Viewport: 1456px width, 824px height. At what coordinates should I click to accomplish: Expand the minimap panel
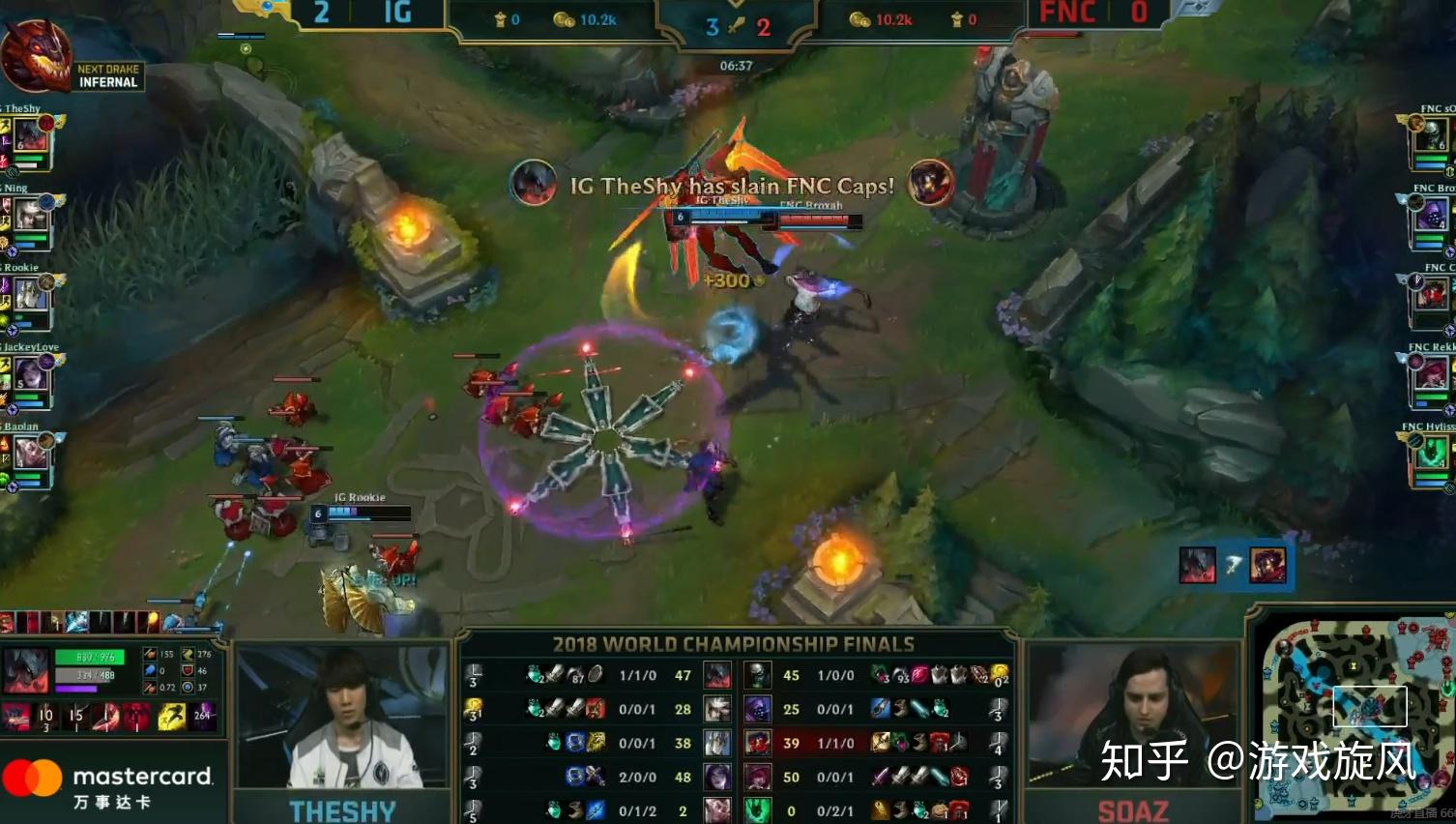pos(1352,721)
